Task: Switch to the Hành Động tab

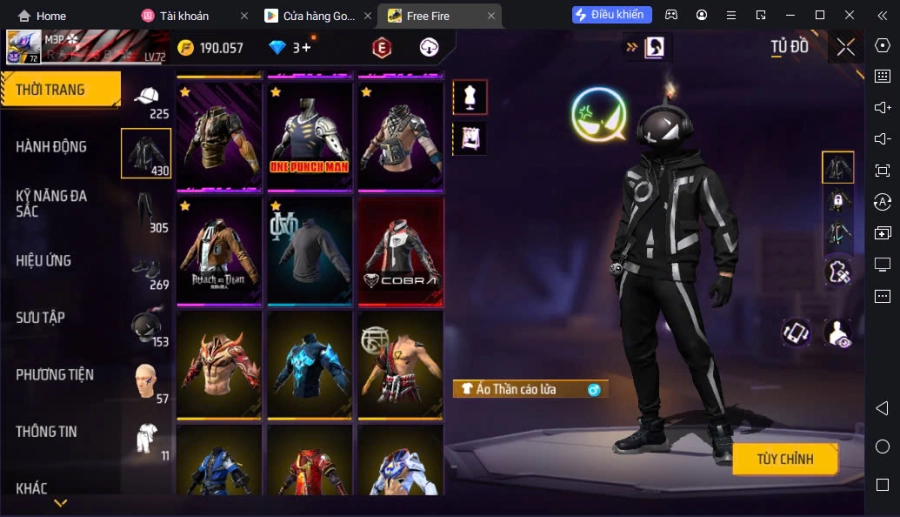Action: click(x=51, y=147)
